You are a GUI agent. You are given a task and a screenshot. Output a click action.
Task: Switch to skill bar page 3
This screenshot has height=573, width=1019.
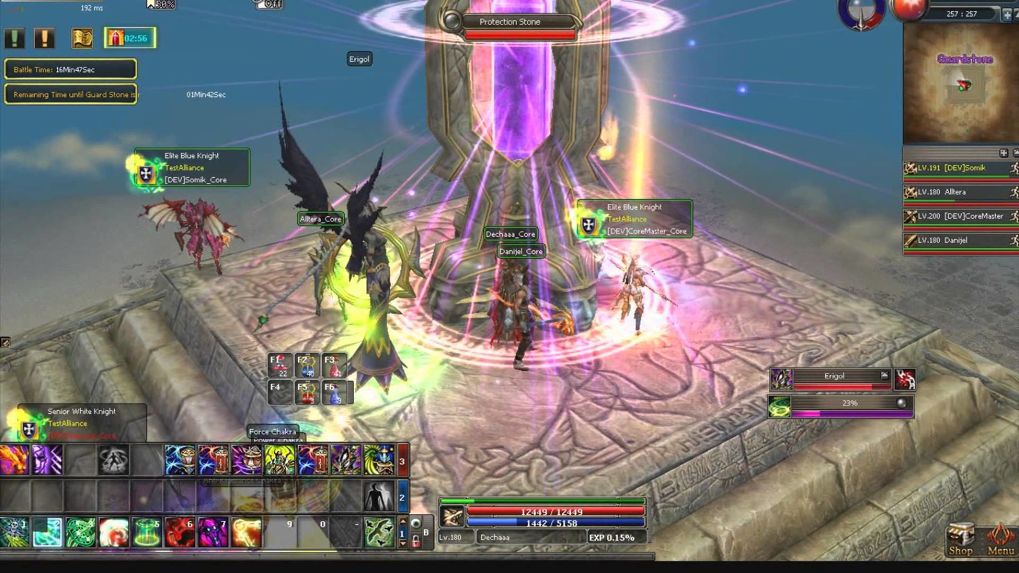tap(402, 461)
